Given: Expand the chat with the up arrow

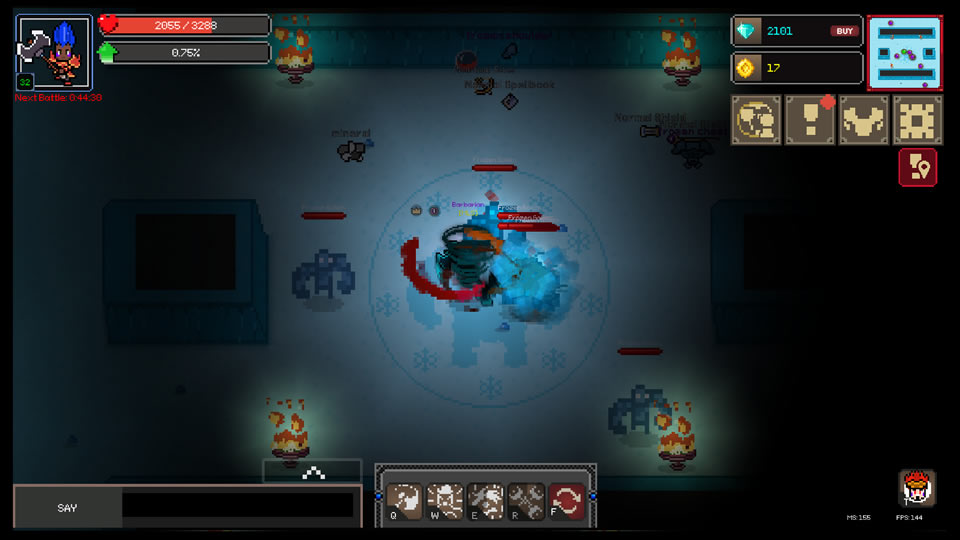Looking at the screenshot, I should (313, 472).
